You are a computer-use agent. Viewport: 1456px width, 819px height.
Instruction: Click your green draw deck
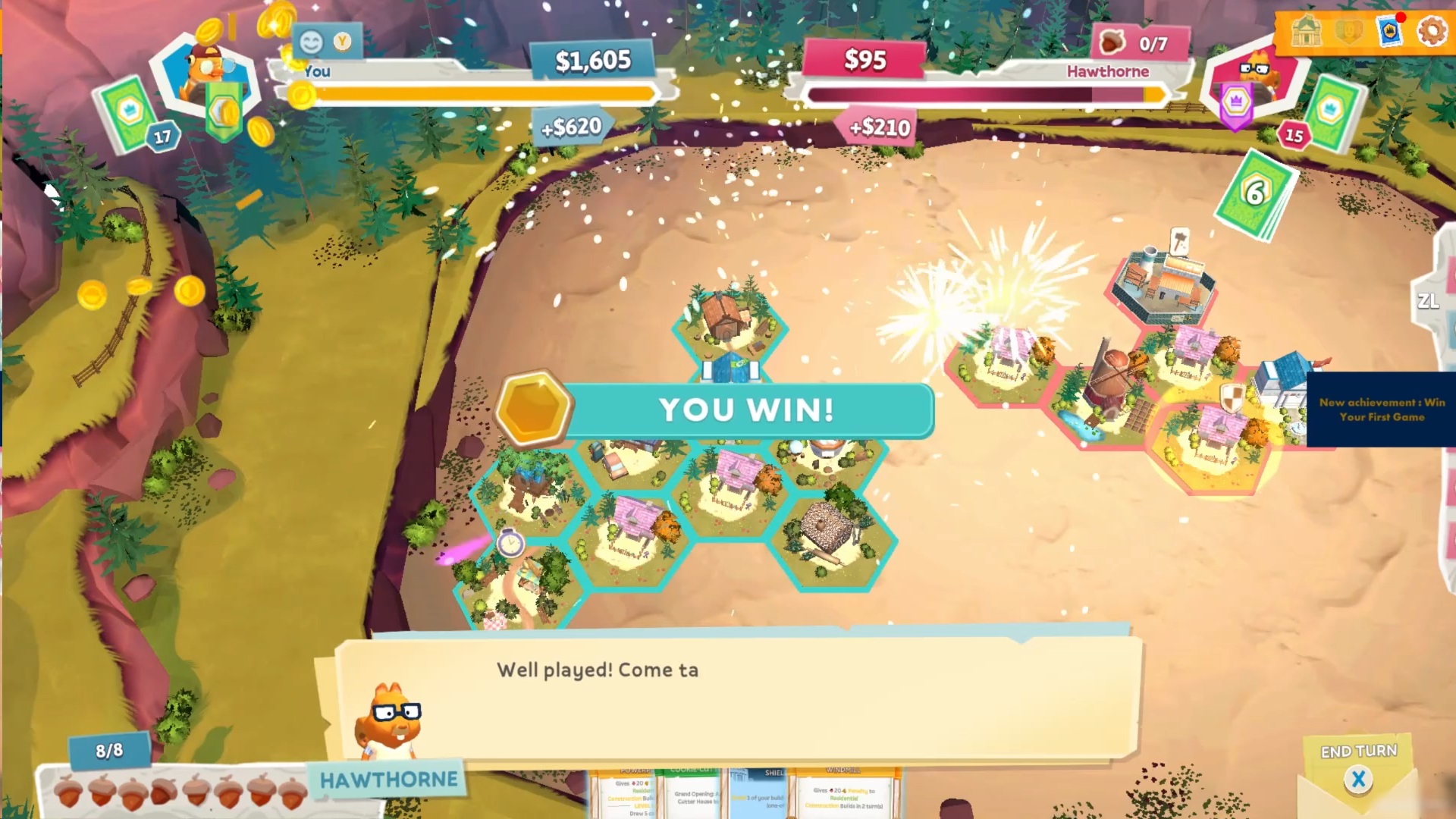127,114
